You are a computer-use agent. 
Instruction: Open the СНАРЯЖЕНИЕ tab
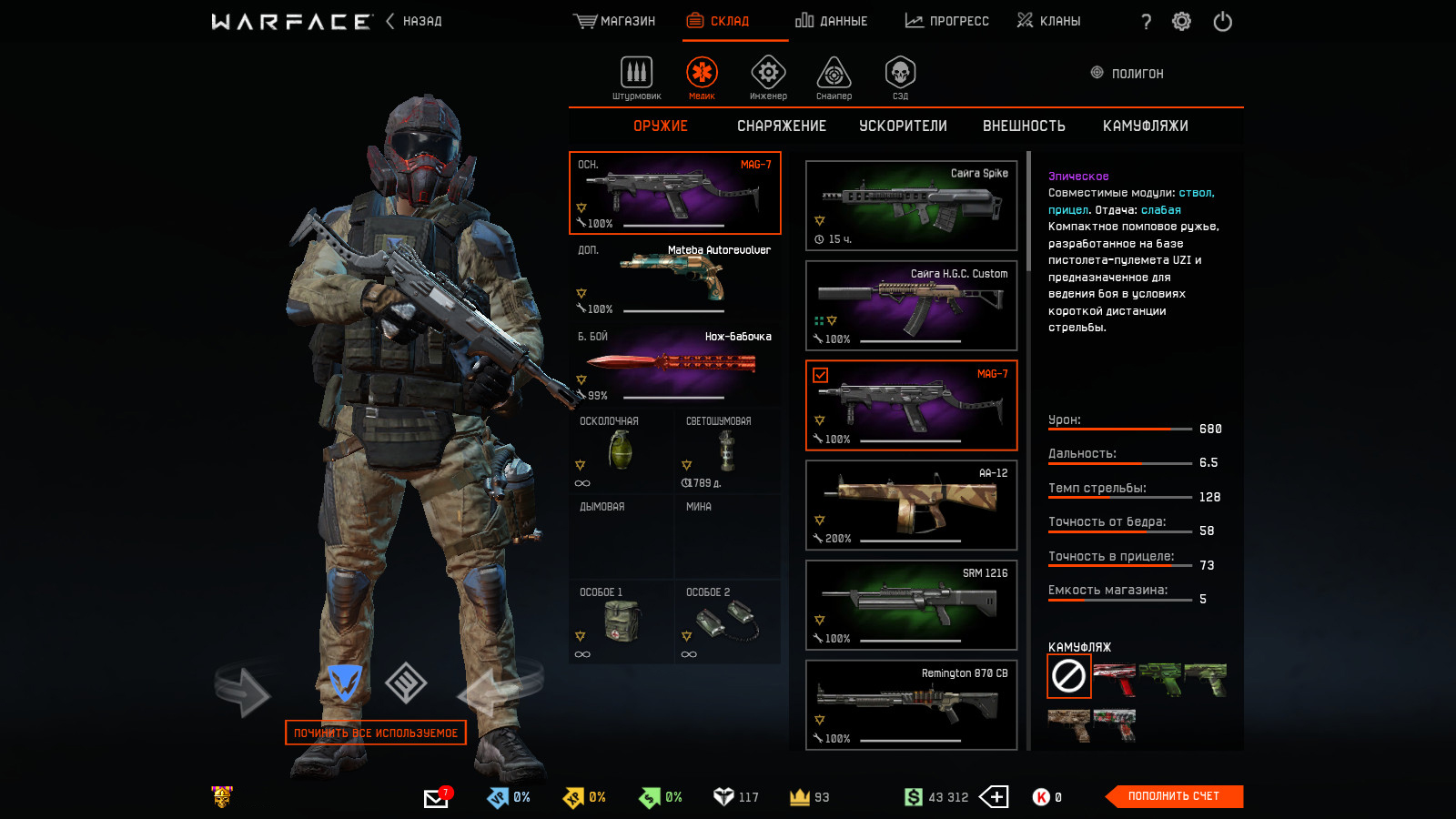coord(782,126)
